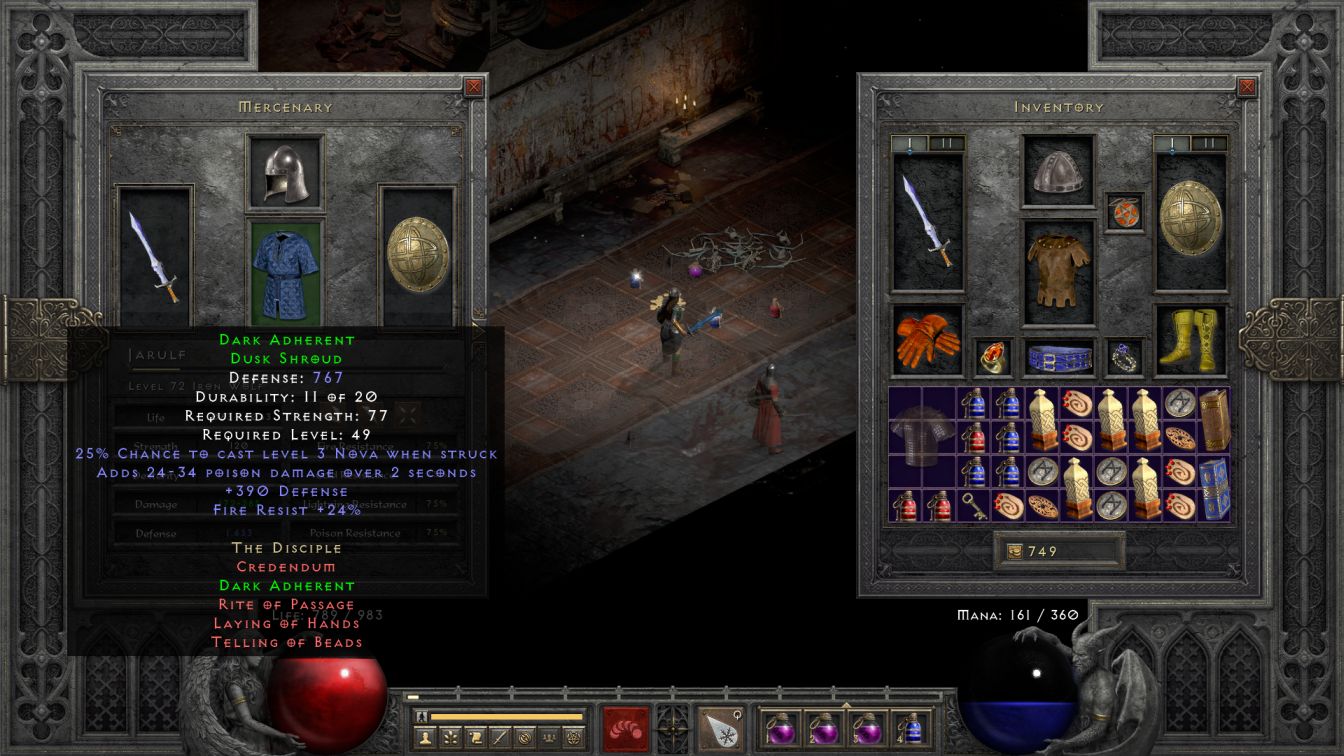This screenshot has width=1344, height=756.
Task: Use the blue mana potion in belt slot 4
Action: (x=911, y=727)
